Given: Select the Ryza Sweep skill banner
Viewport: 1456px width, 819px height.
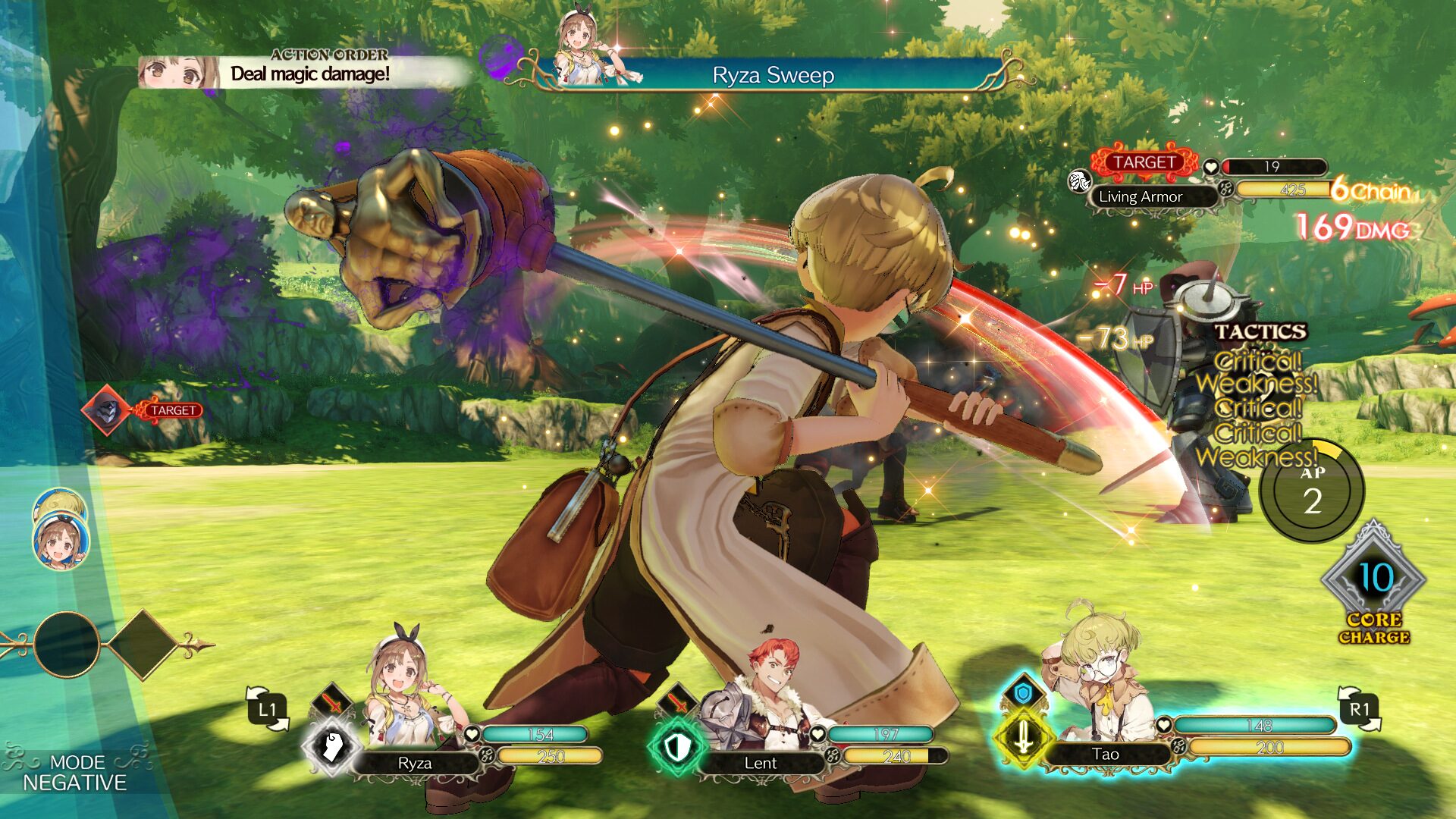Looking at the screenshot, I should [x=773, y=76].
